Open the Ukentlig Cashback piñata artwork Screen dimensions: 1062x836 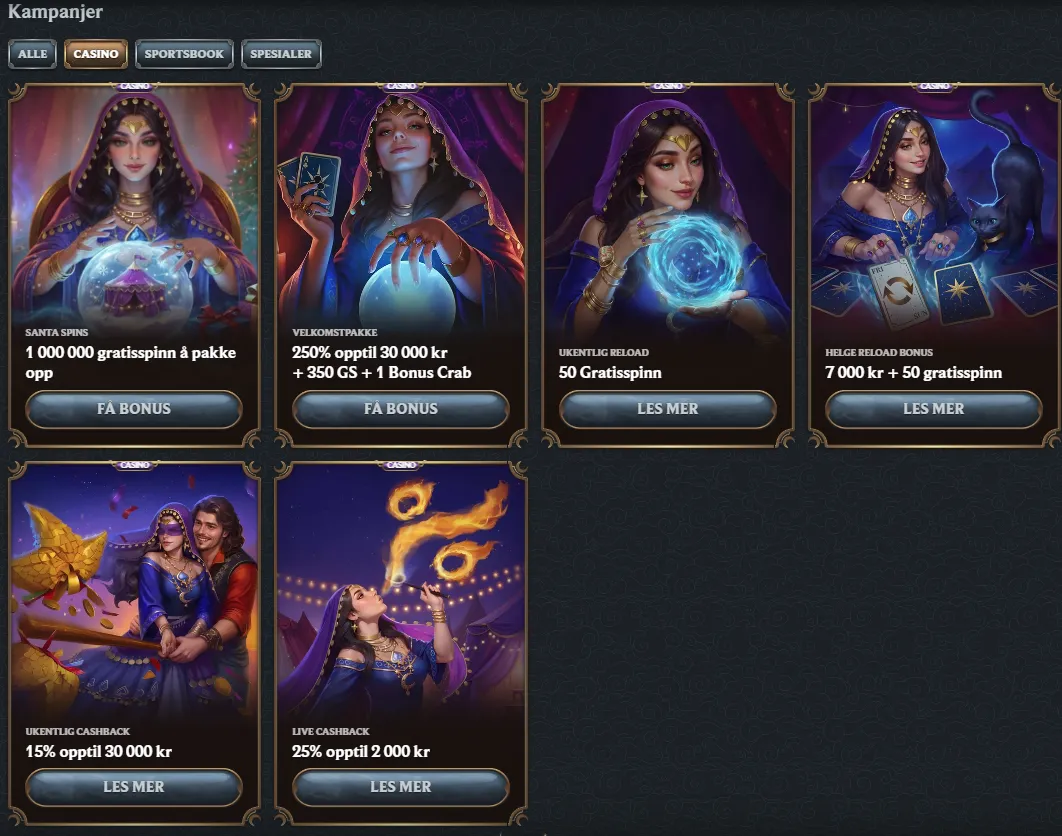pos(134,590)
